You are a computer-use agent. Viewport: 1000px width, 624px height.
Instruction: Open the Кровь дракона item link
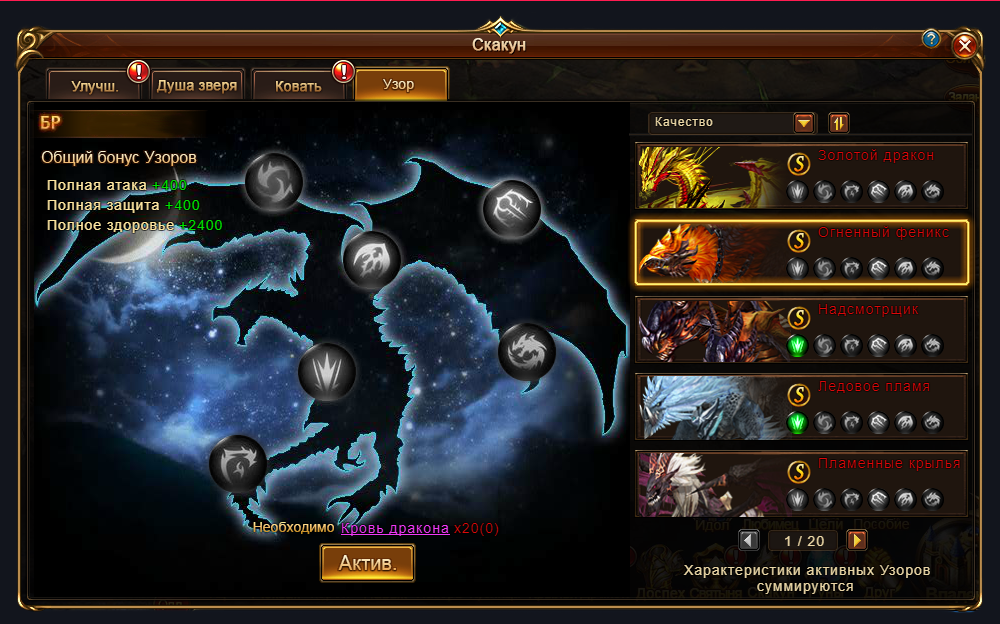point(394,528)
